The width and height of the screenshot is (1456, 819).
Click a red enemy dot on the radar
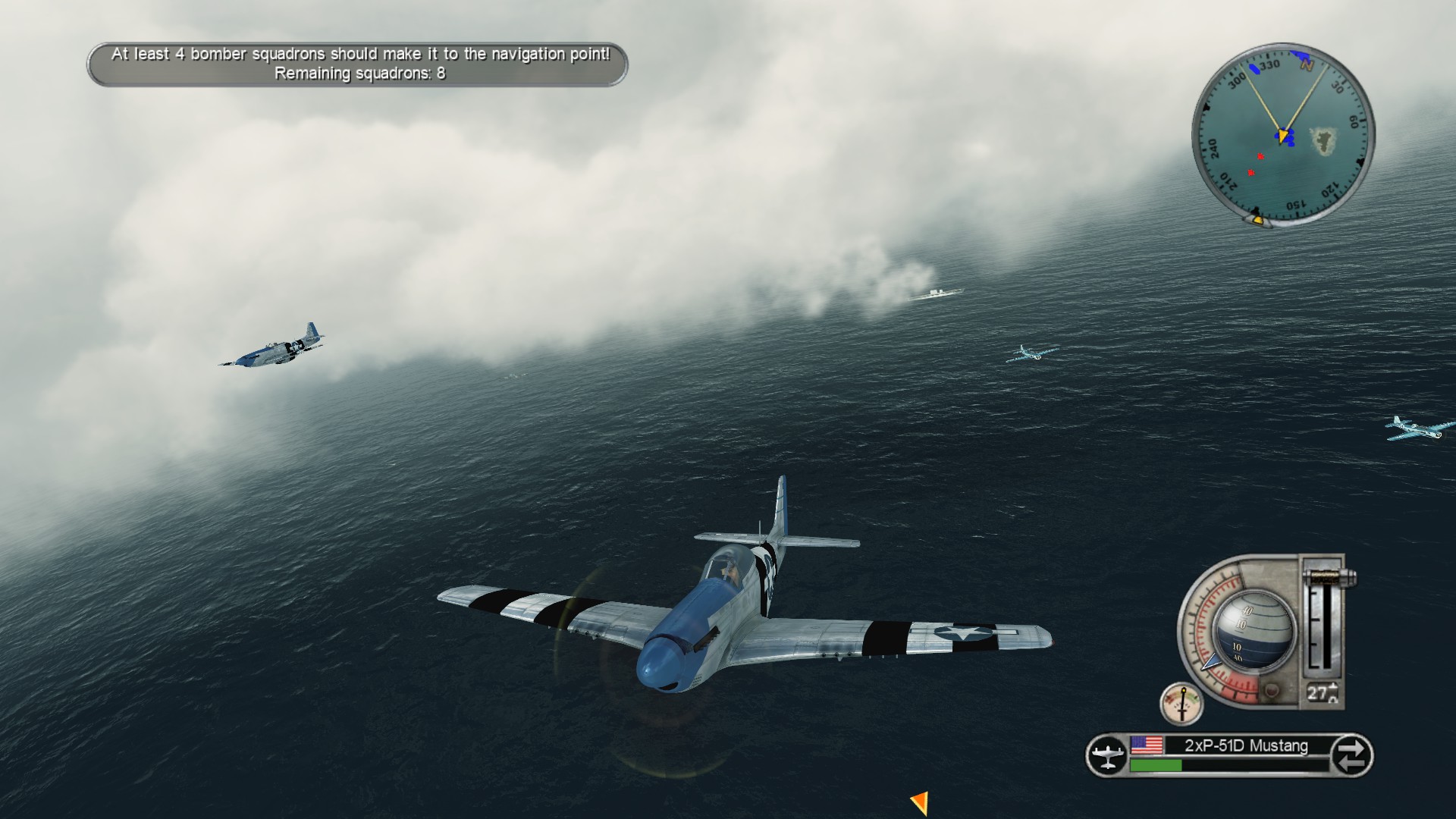[x=1260, y=156]
